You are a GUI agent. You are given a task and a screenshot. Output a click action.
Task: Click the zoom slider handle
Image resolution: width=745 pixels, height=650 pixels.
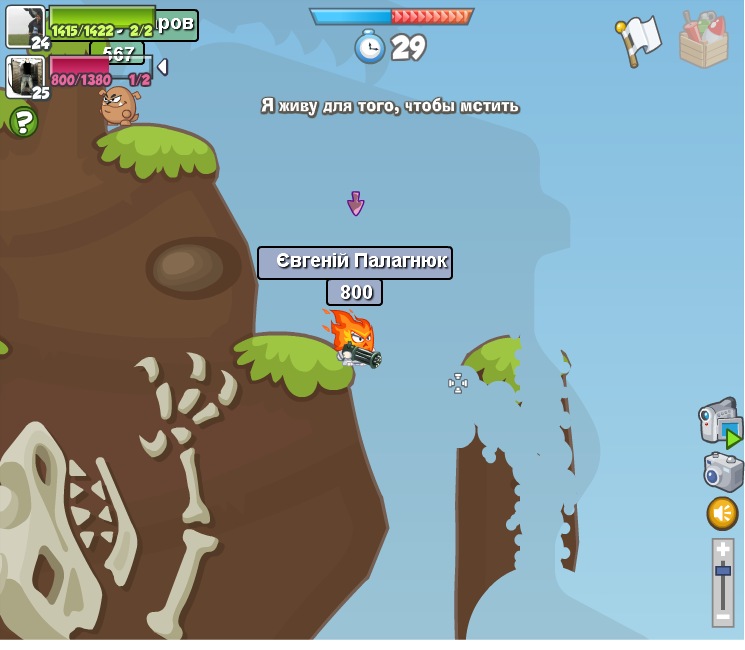pos(722,569)
